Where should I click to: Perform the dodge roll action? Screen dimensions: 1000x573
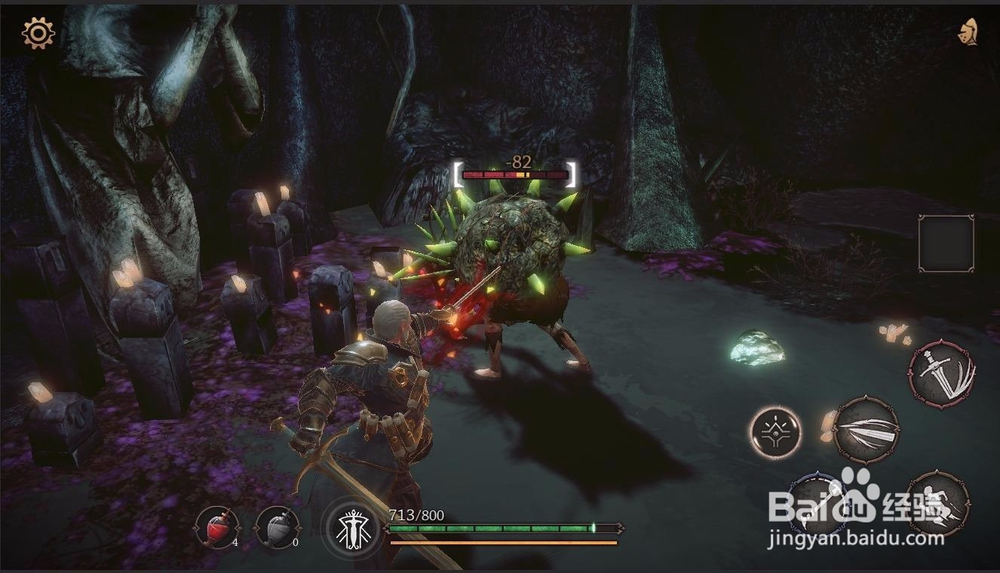937,502
